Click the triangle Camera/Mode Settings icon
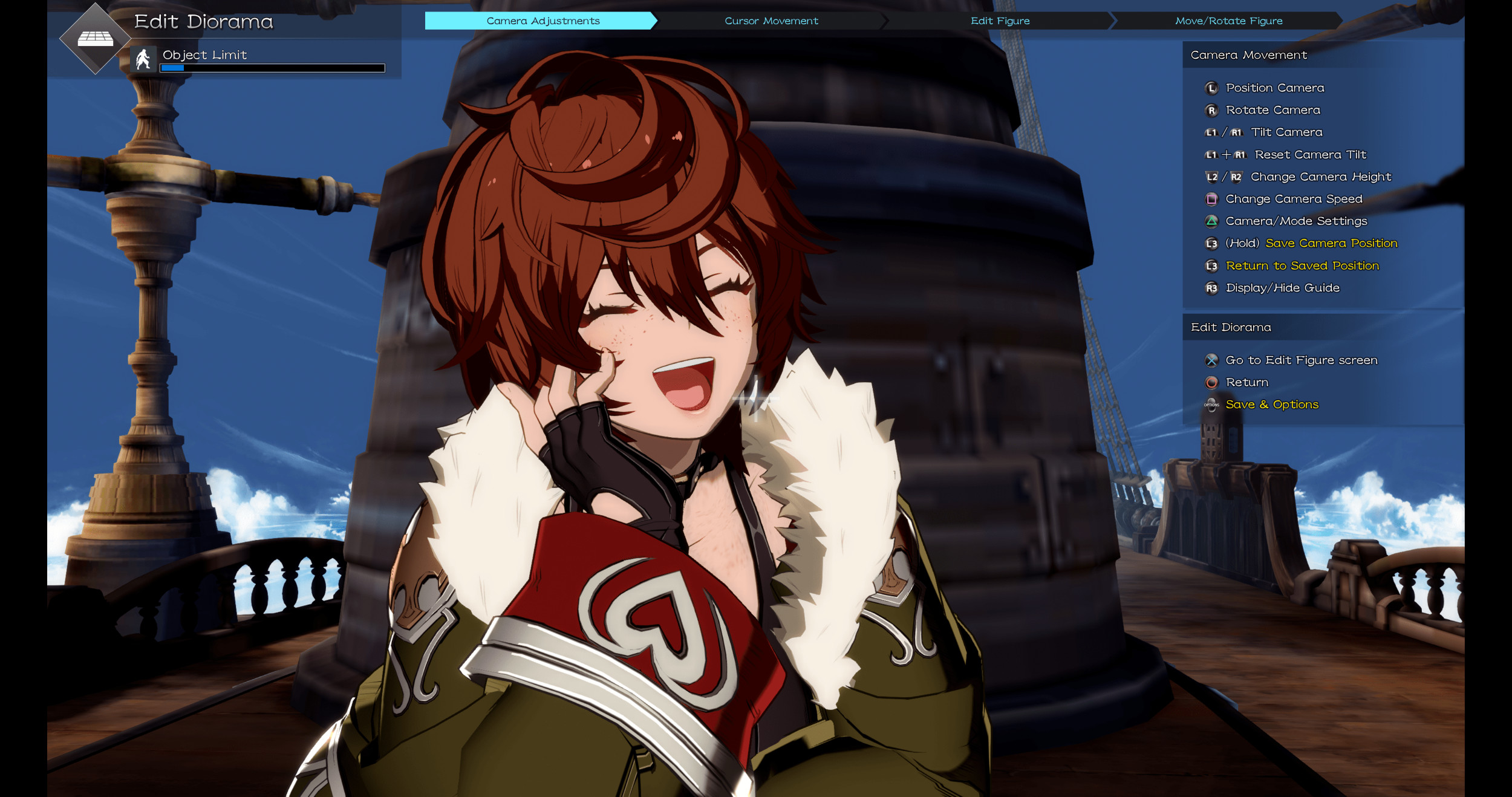1512x797 pixels. pyautogui.click(x=1211, y=221)
